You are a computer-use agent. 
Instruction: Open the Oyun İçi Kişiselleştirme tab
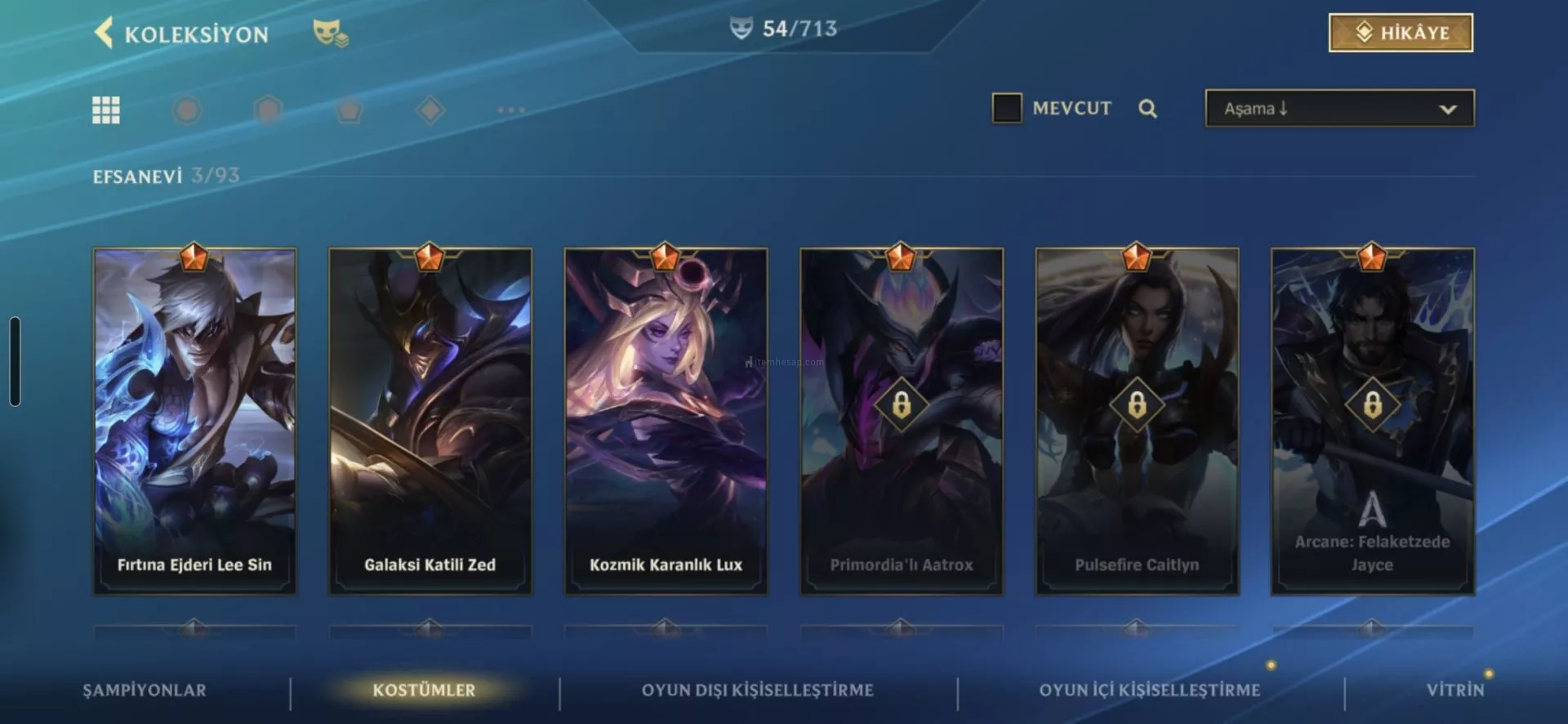[1149, 690]
